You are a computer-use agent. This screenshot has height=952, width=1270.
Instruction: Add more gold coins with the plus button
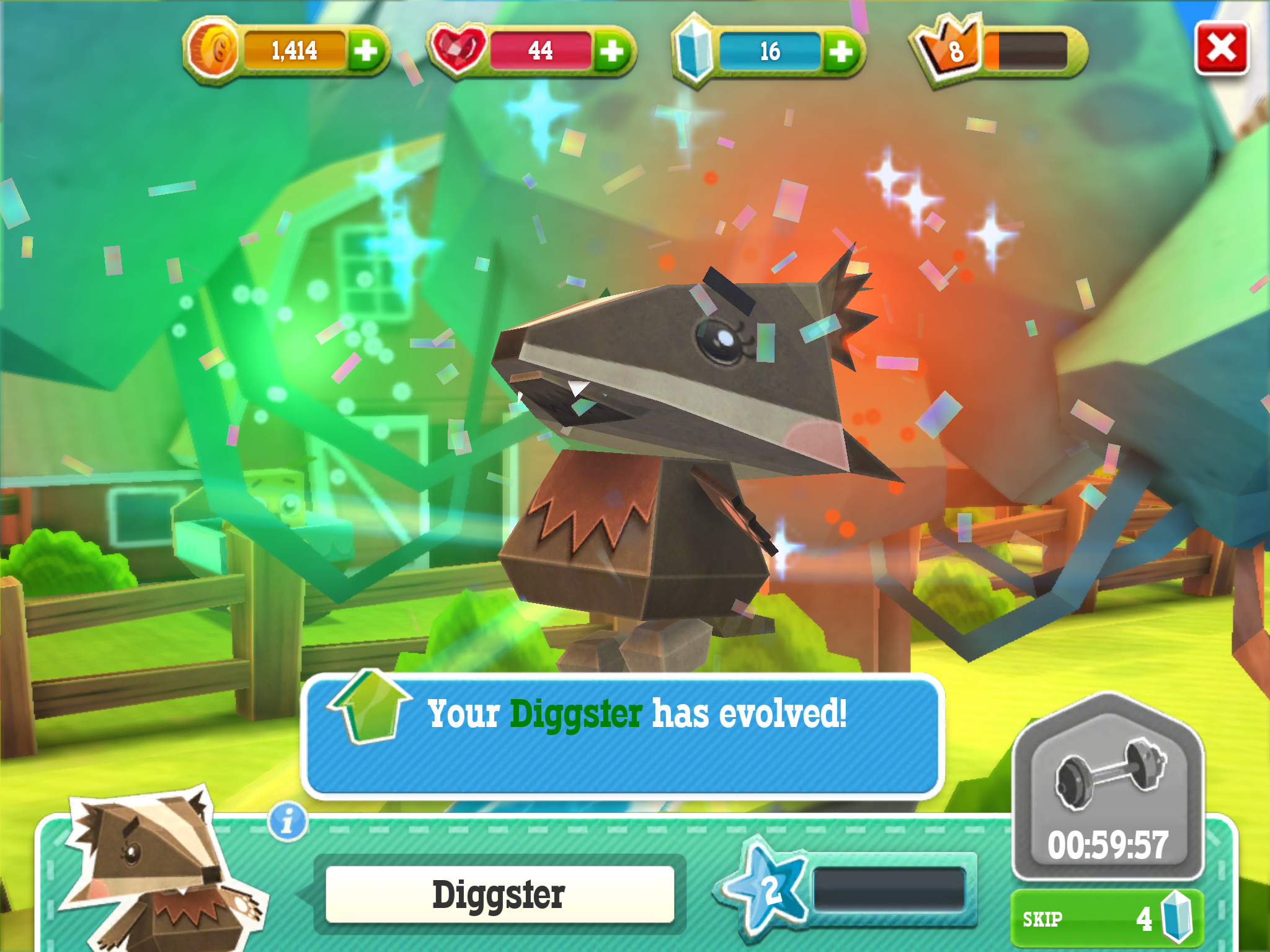366,51
